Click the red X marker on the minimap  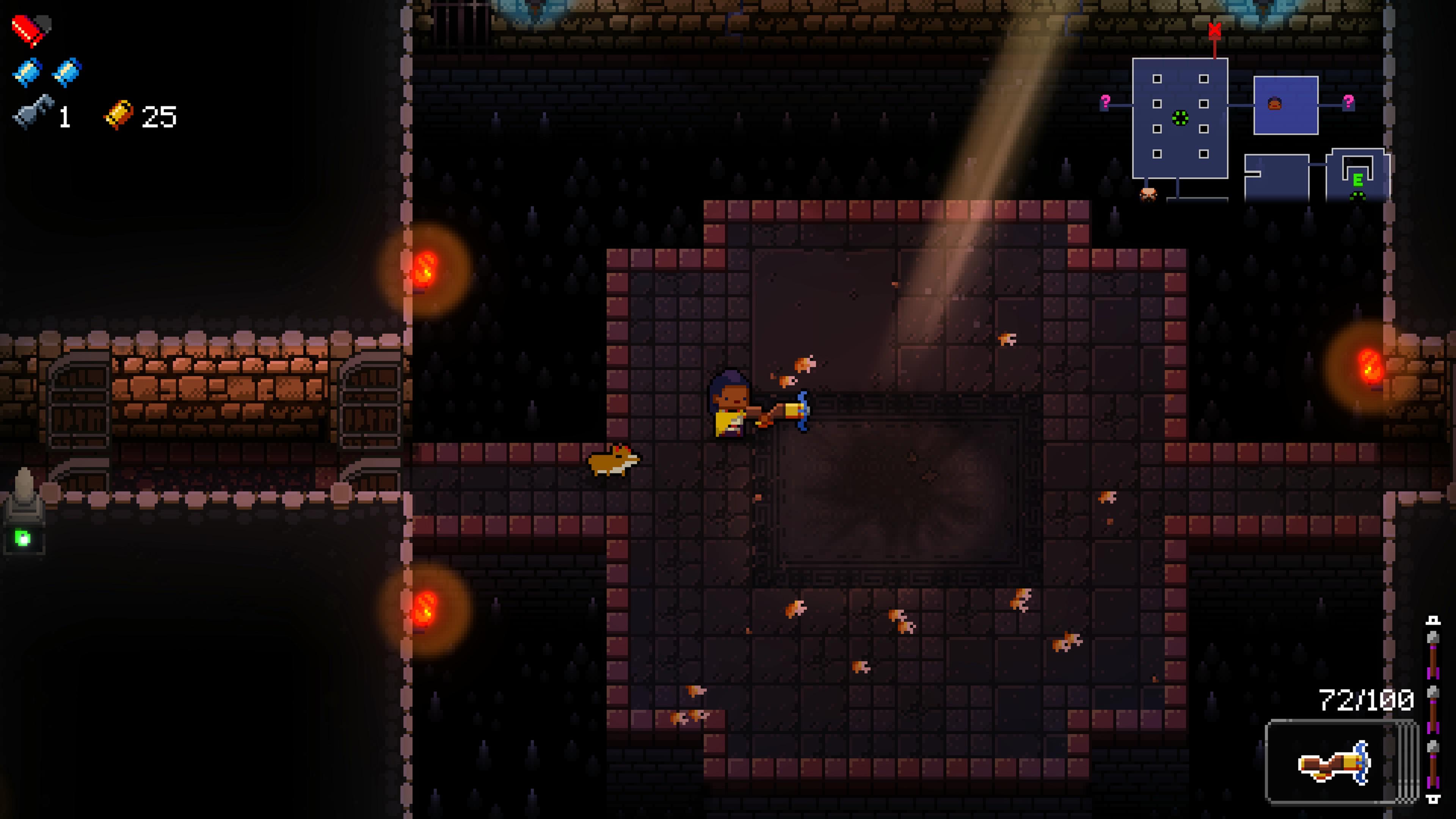(x=1214, y=30)
